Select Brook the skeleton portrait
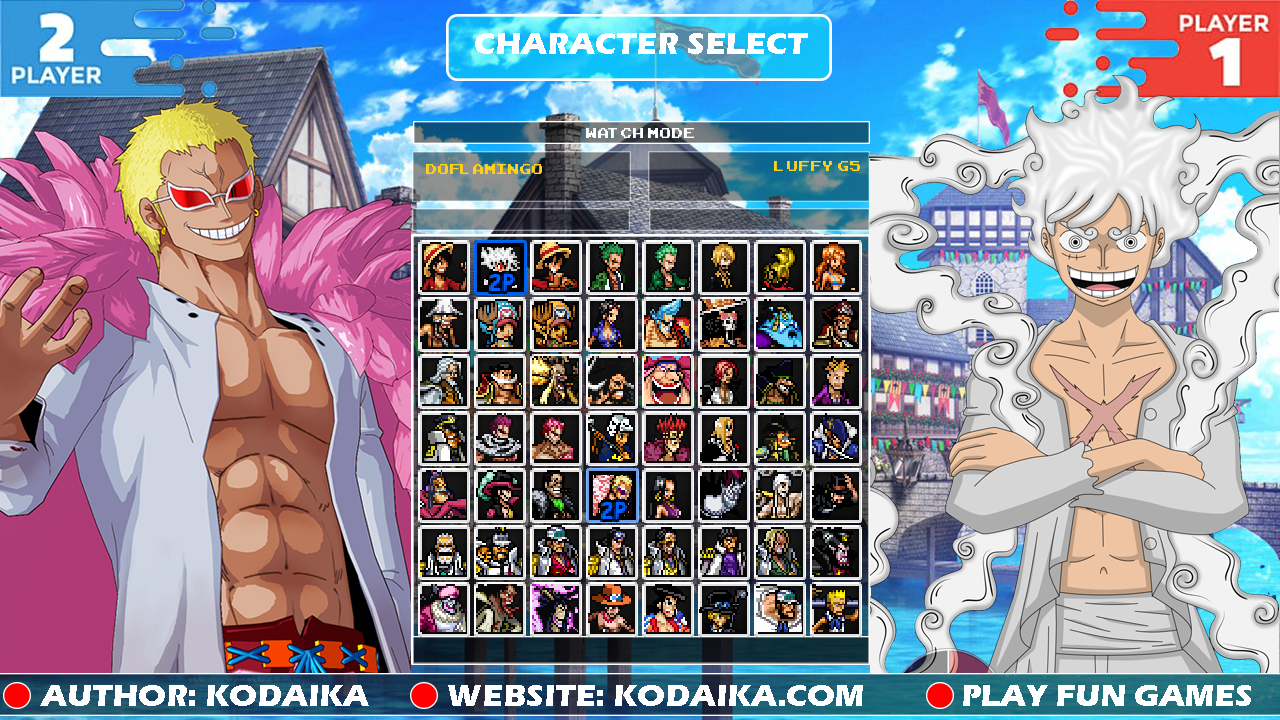 tap(724, 324)
